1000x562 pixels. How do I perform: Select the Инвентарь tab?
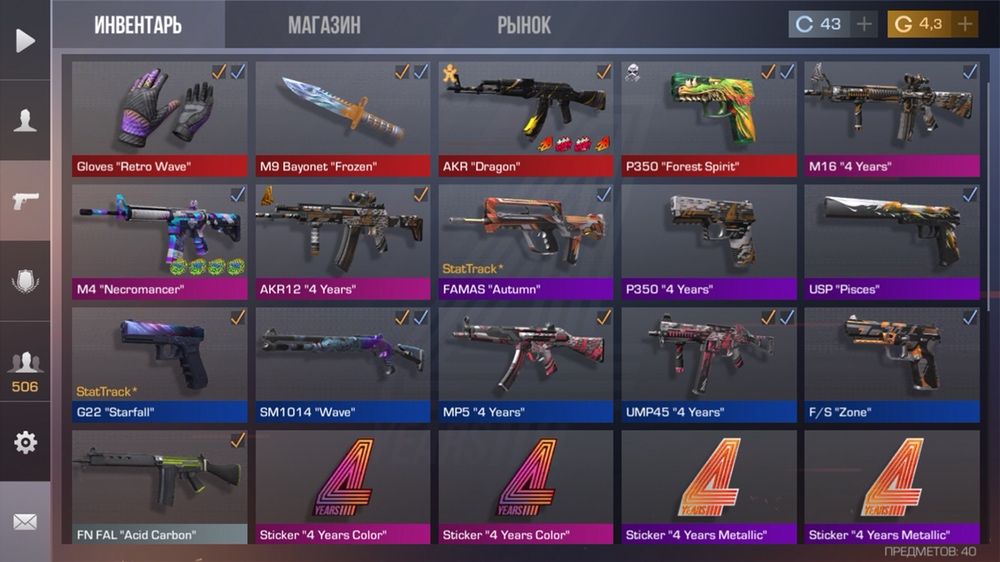[138, 25]
